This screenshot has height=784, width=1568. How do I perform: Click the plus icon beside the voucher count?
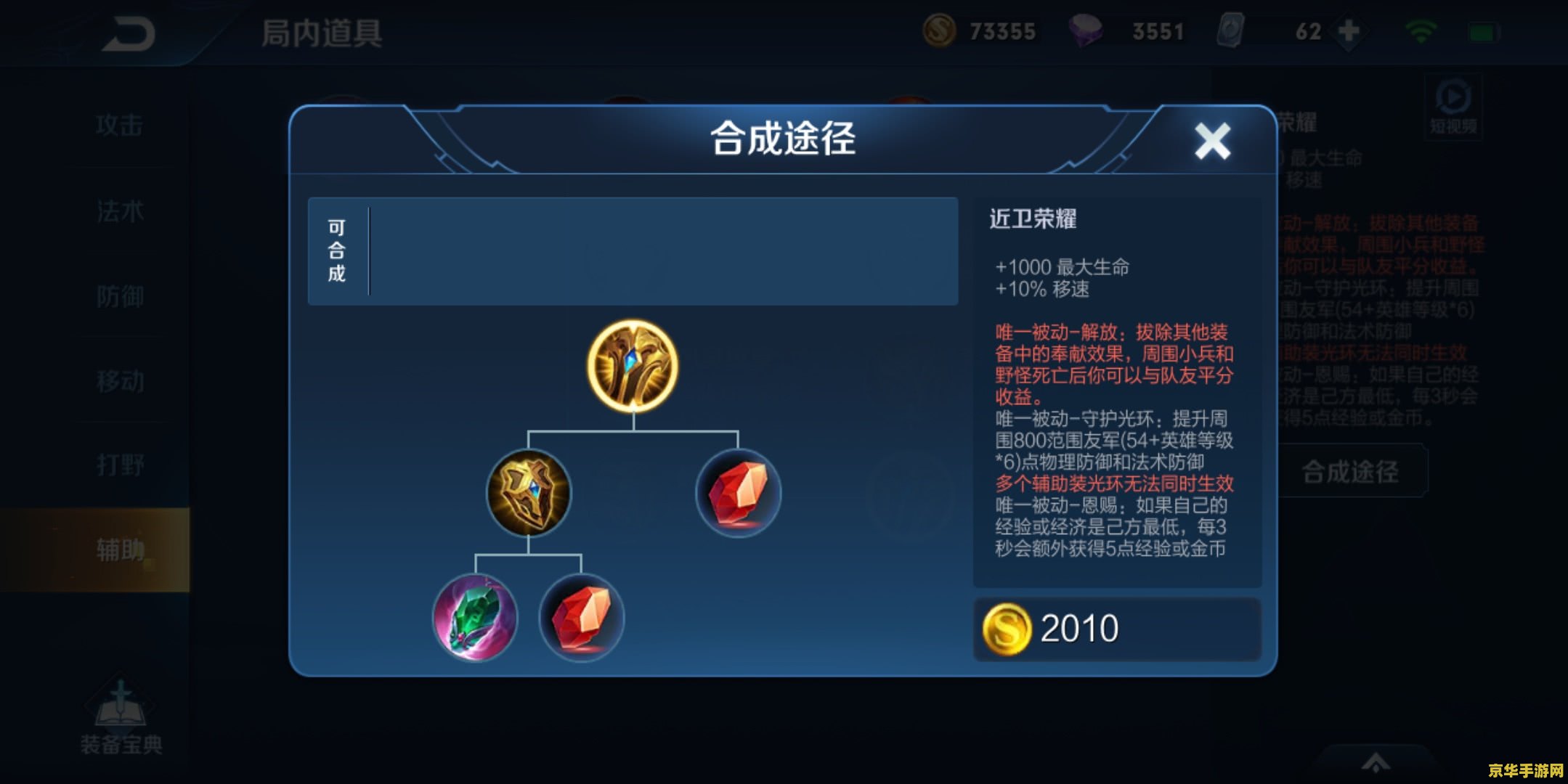click(x=1349, y=30)
